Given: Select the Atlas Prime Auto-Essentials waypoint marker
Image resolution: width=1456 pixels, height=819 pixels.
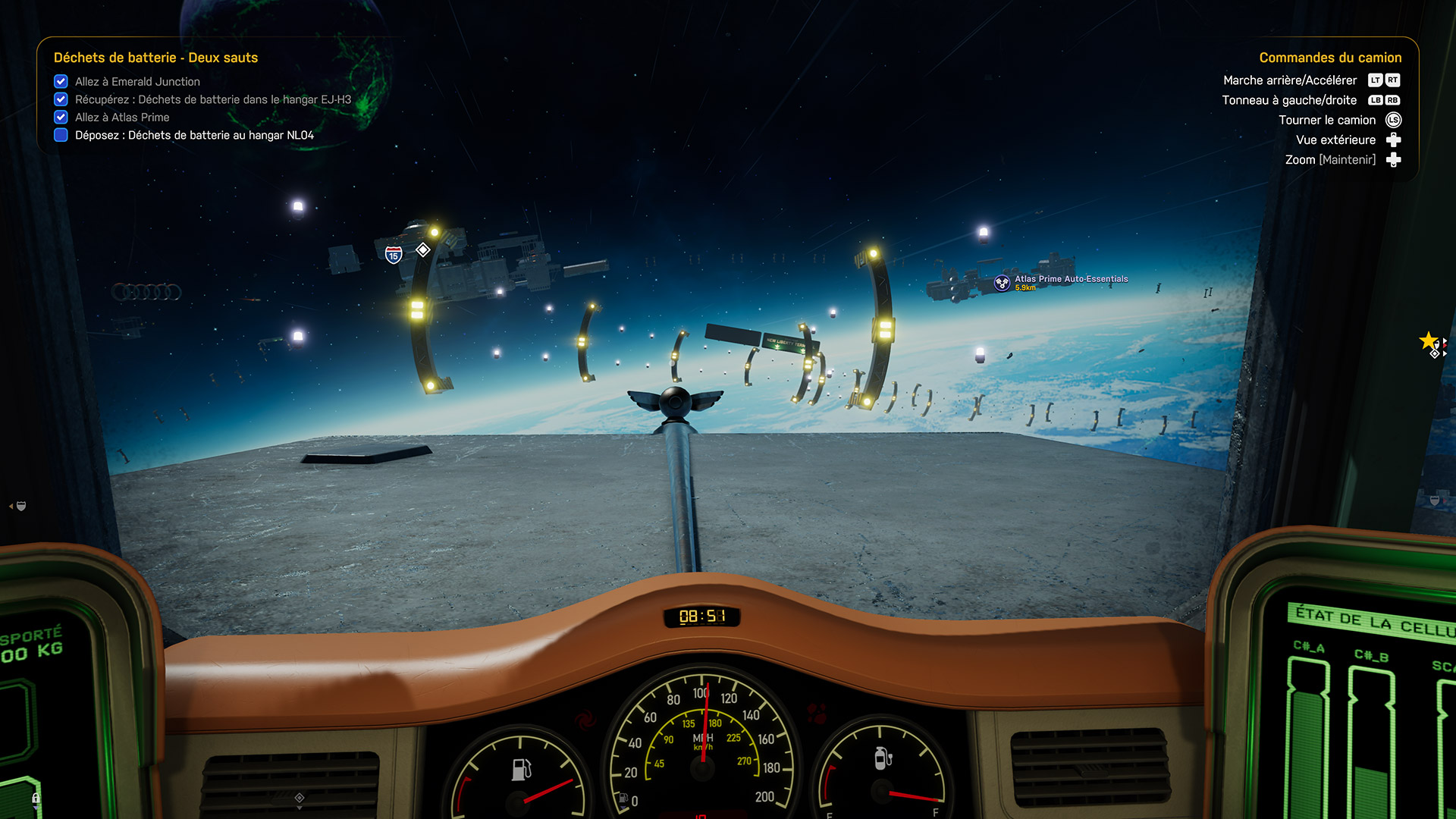Looking at the screenshot, I should point(1003,283).
